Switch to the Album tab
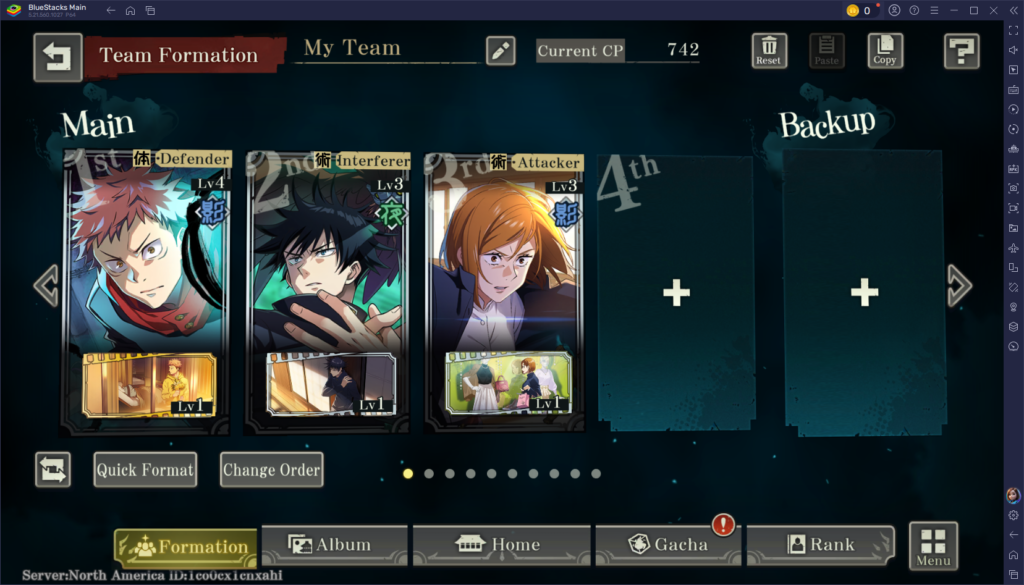Screen dimensions: 1024x585 click(x=333, y=545)
